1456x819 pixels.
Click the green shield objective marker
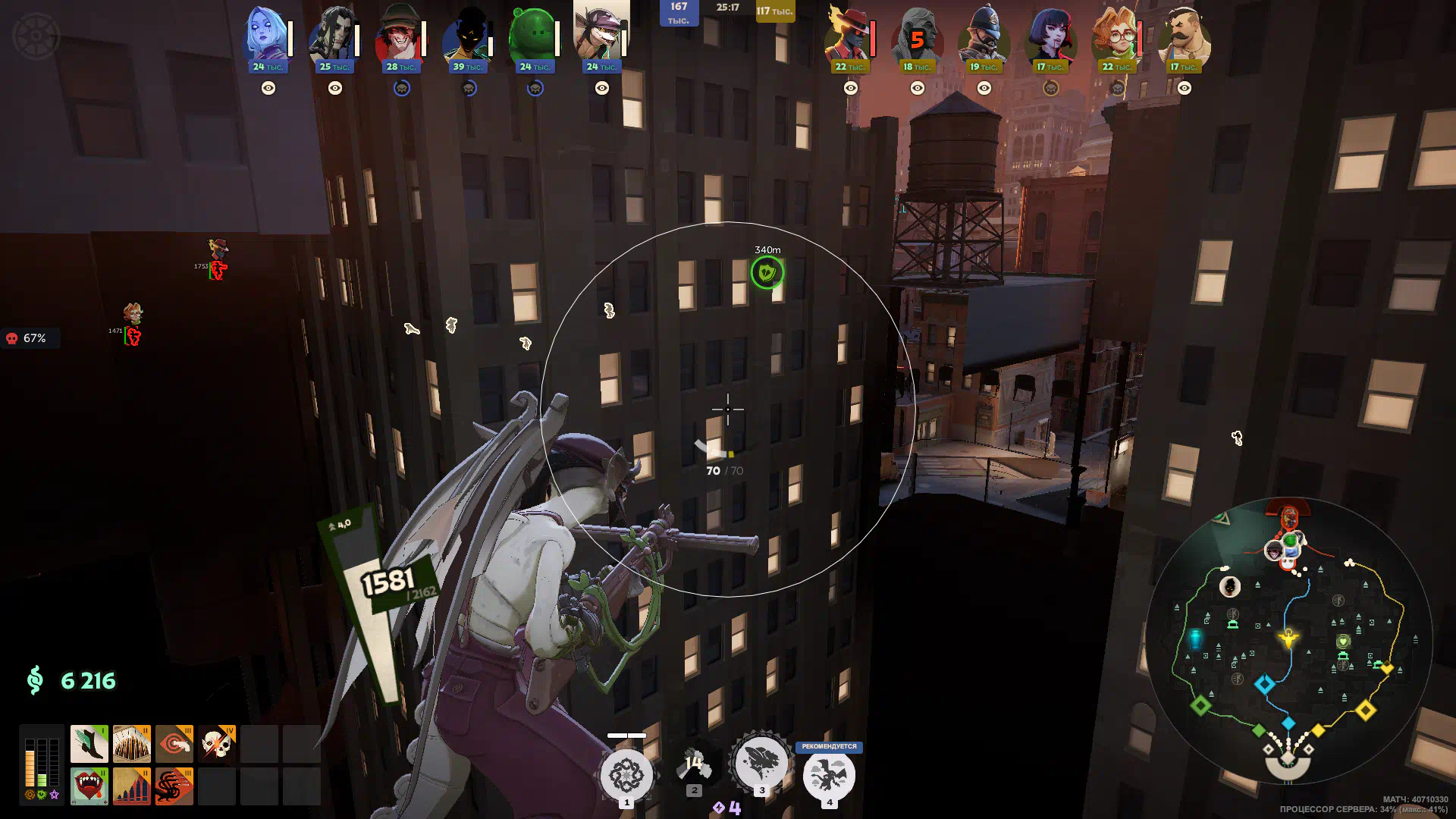(767, 272)
